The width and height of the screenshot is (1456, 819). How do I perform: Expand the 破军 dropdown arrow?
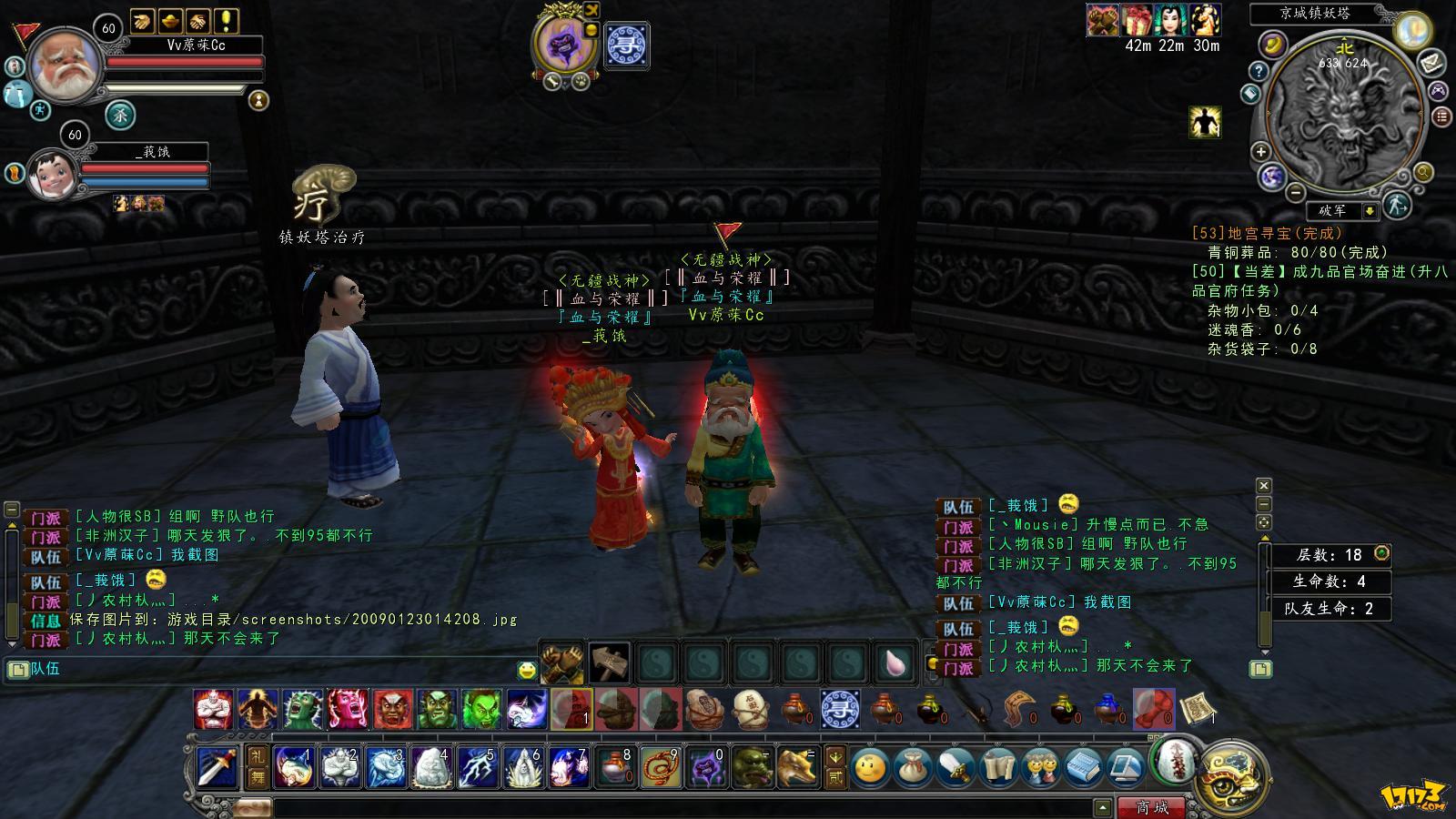(1369, 211)
